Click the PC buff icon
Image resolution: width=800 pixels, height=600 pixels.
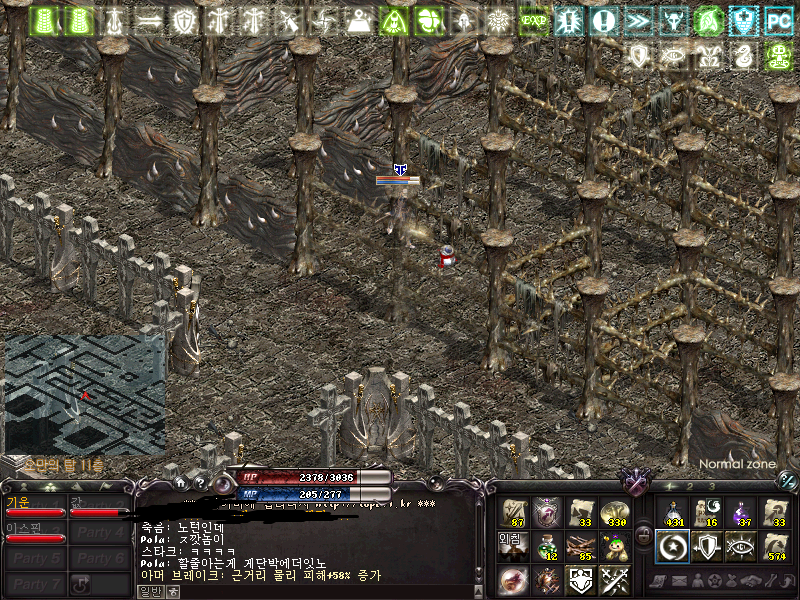(x=778, y=20)
